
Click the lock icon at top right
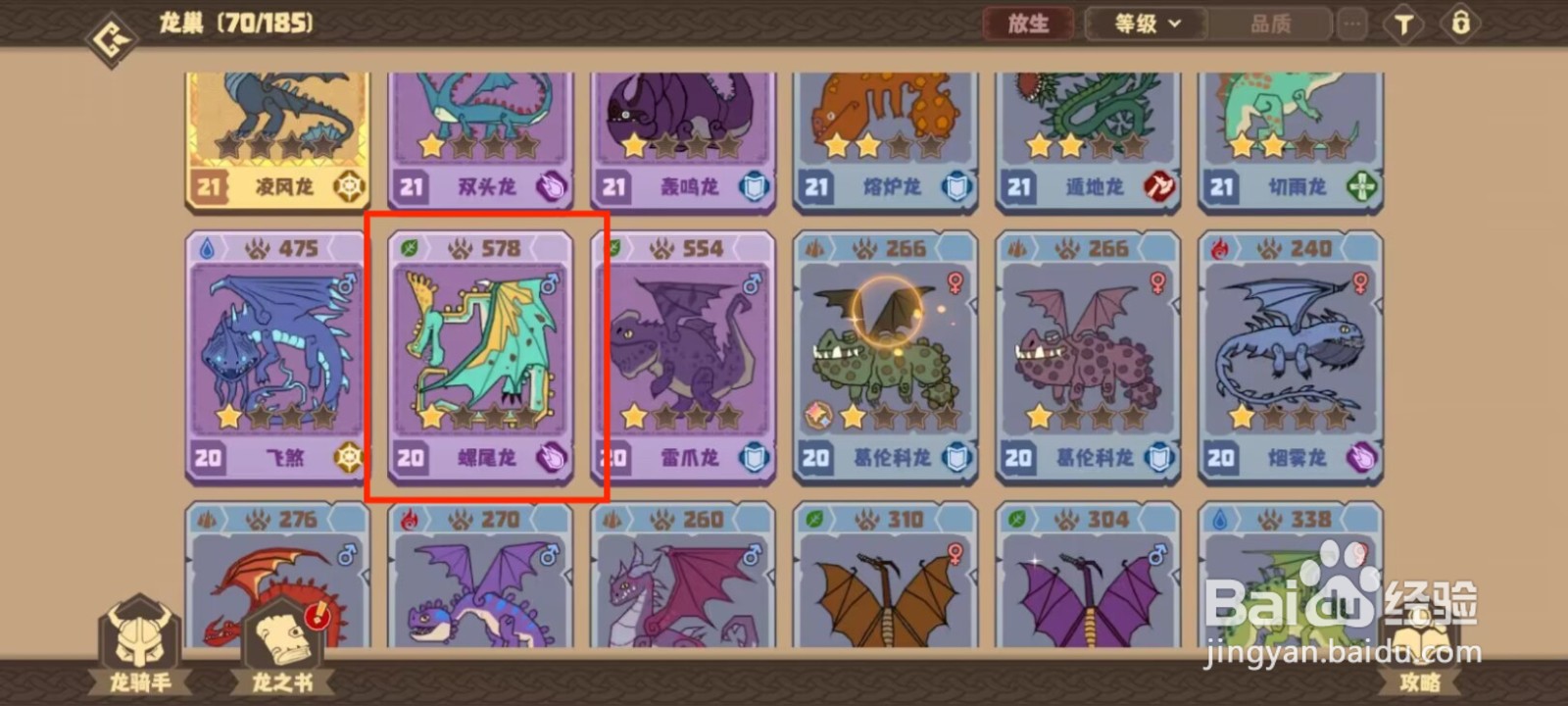pyautogui.click(x=1461, y=24)
